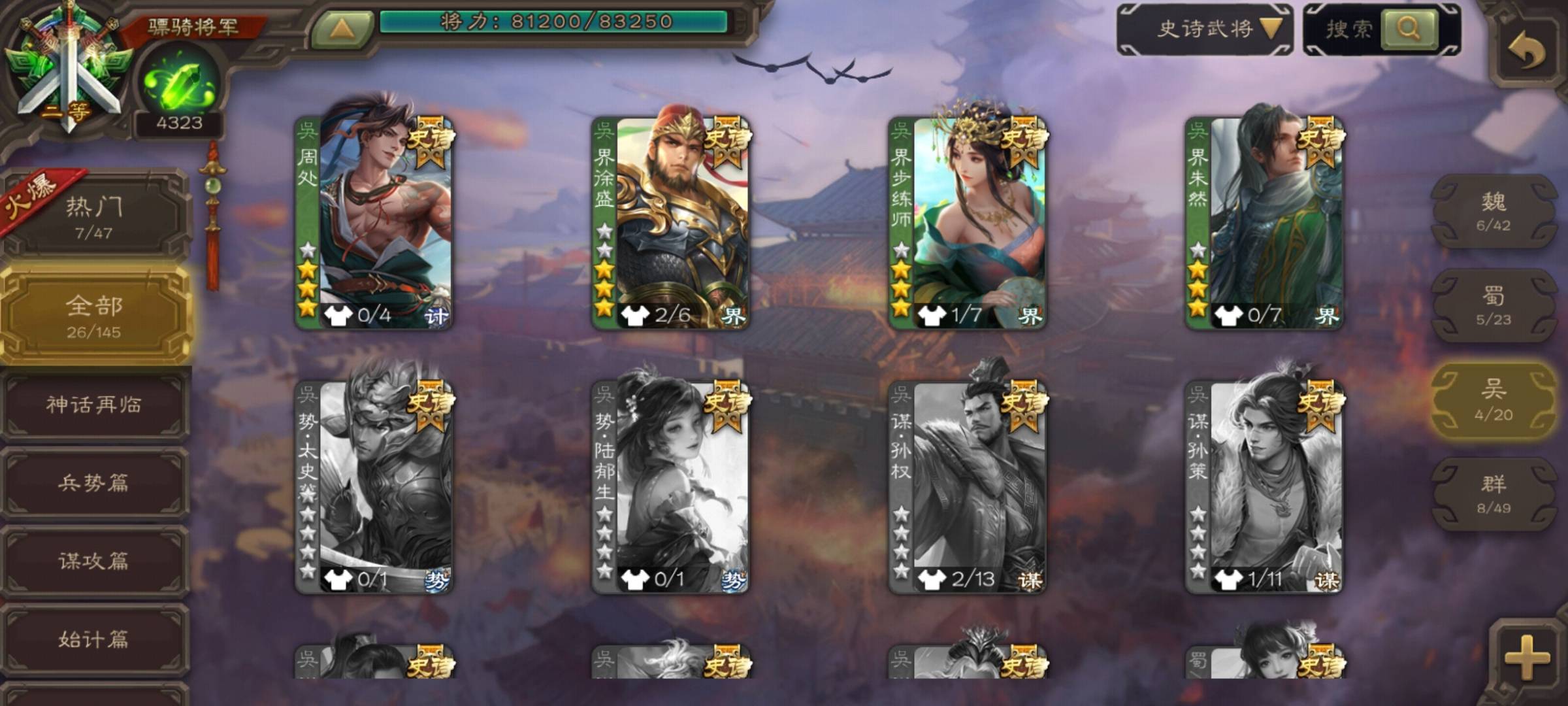
Task: Open the 史诗武将 rarity dropdown
Action: point(1205,29)
